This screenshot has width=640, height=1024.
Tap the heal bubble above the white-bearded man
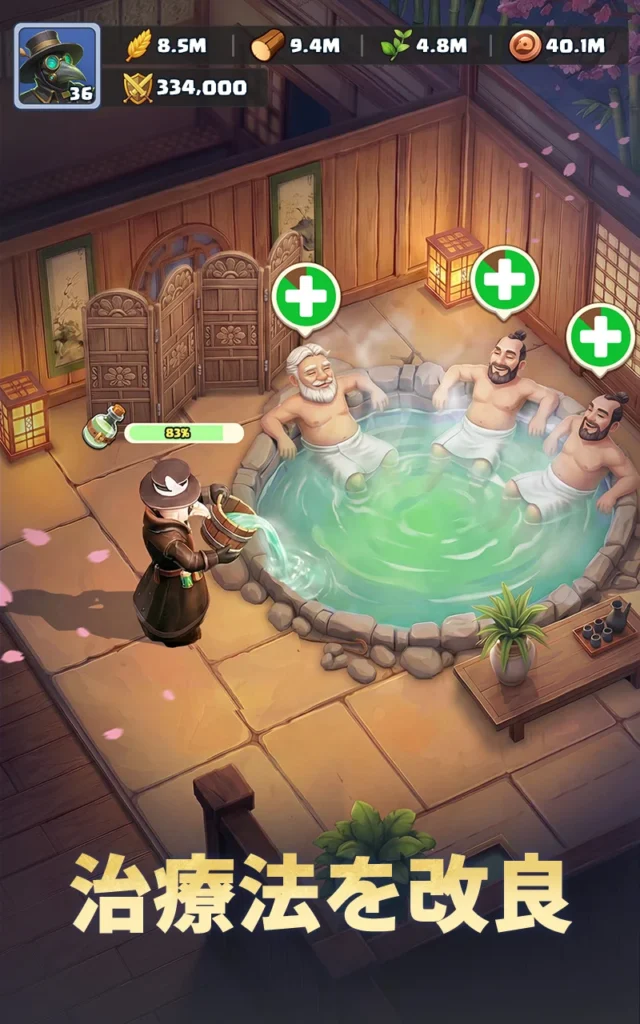(305, 295)
